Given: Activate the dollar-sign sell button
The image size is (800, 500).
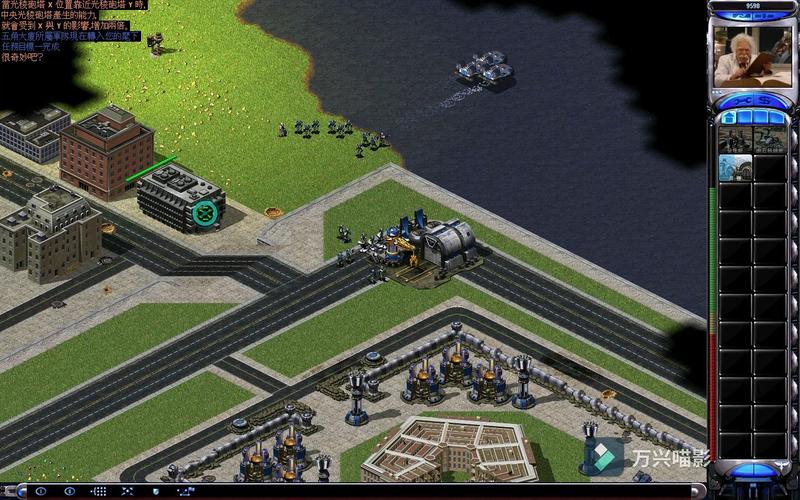Looking at the screenshot, I should [x=766, y=101].
